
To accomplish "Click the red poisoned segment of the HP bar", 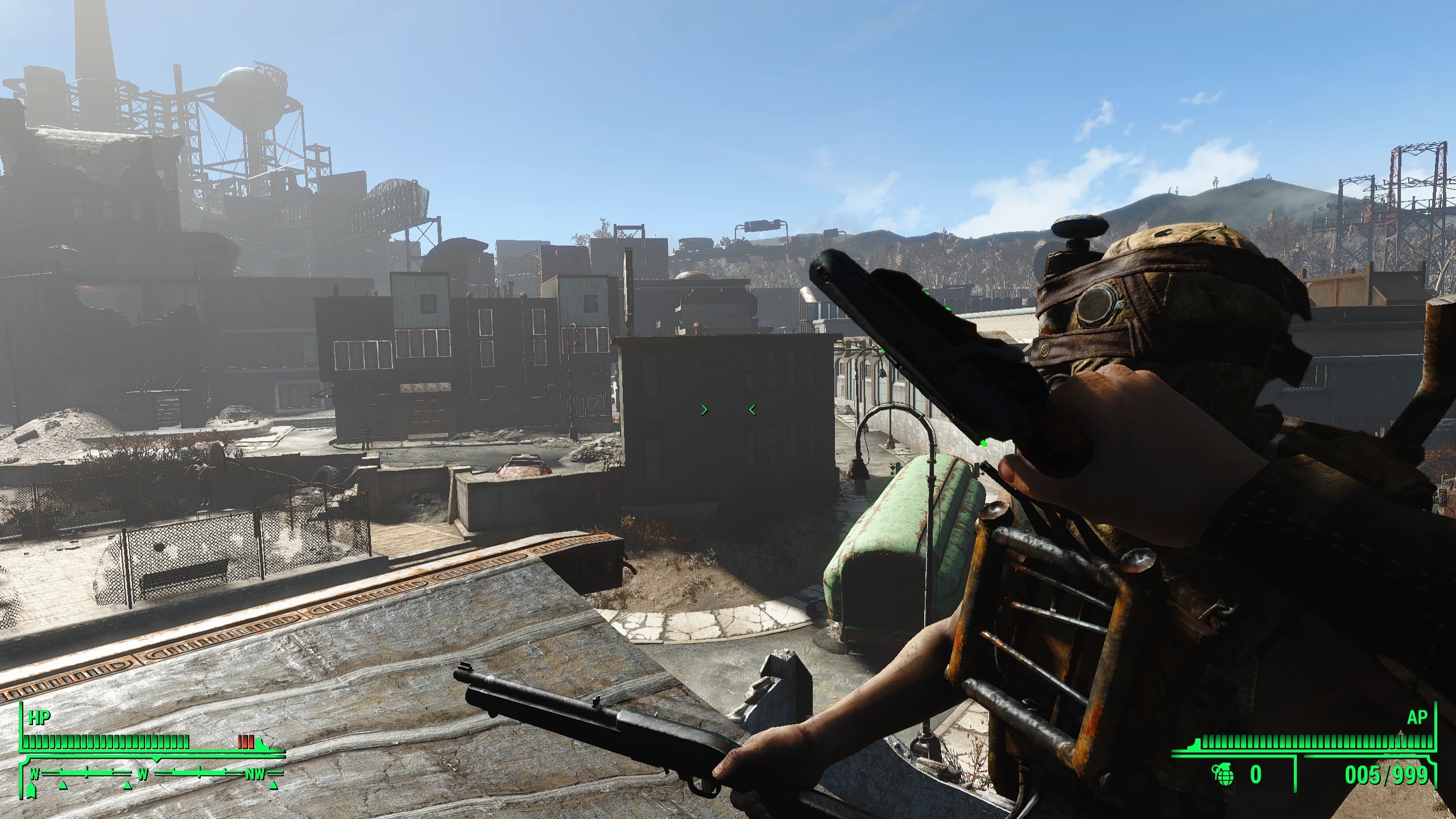I will [x=246, y=741].
